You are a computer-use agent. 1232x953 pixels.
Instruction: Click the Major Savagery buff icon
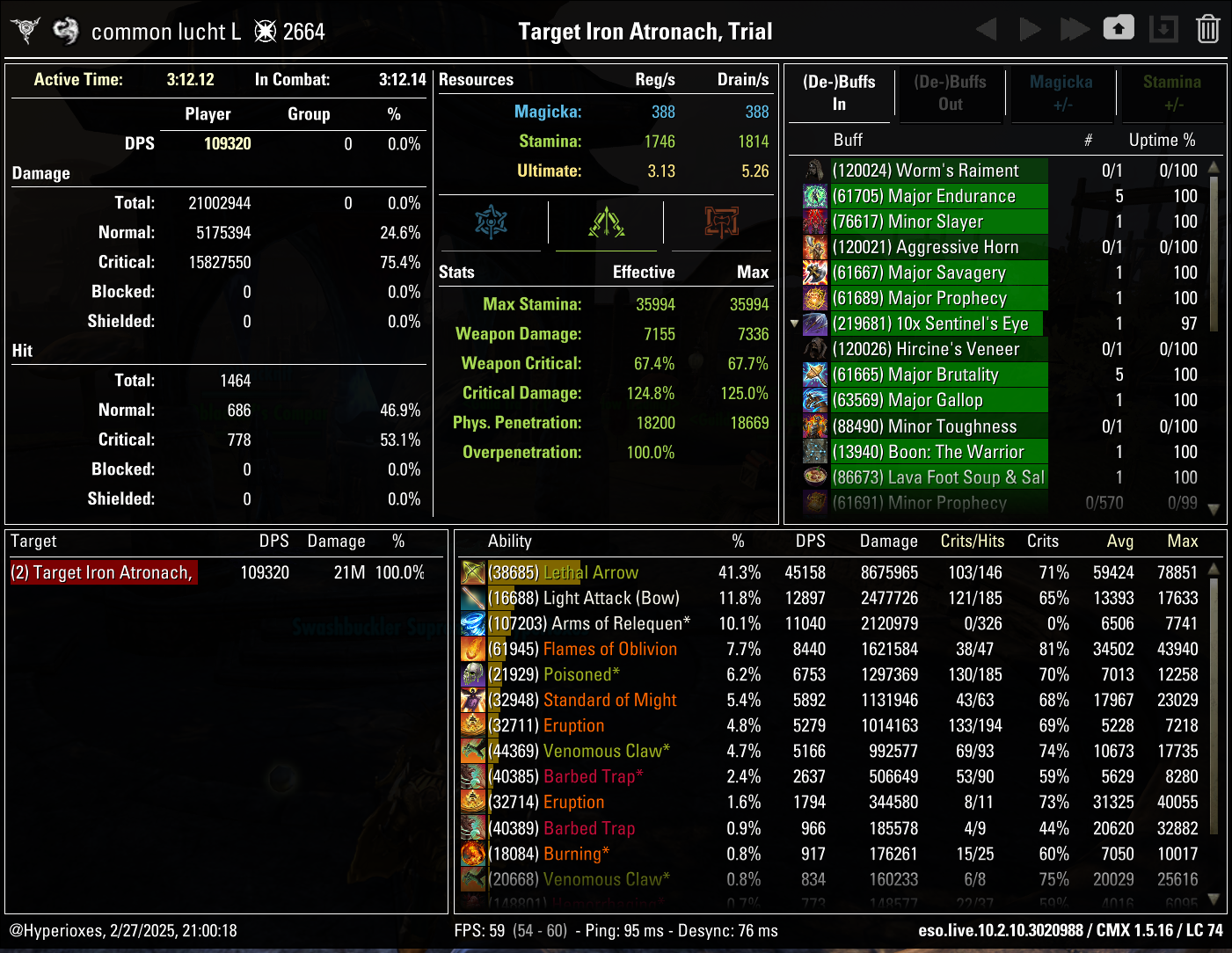815,273
